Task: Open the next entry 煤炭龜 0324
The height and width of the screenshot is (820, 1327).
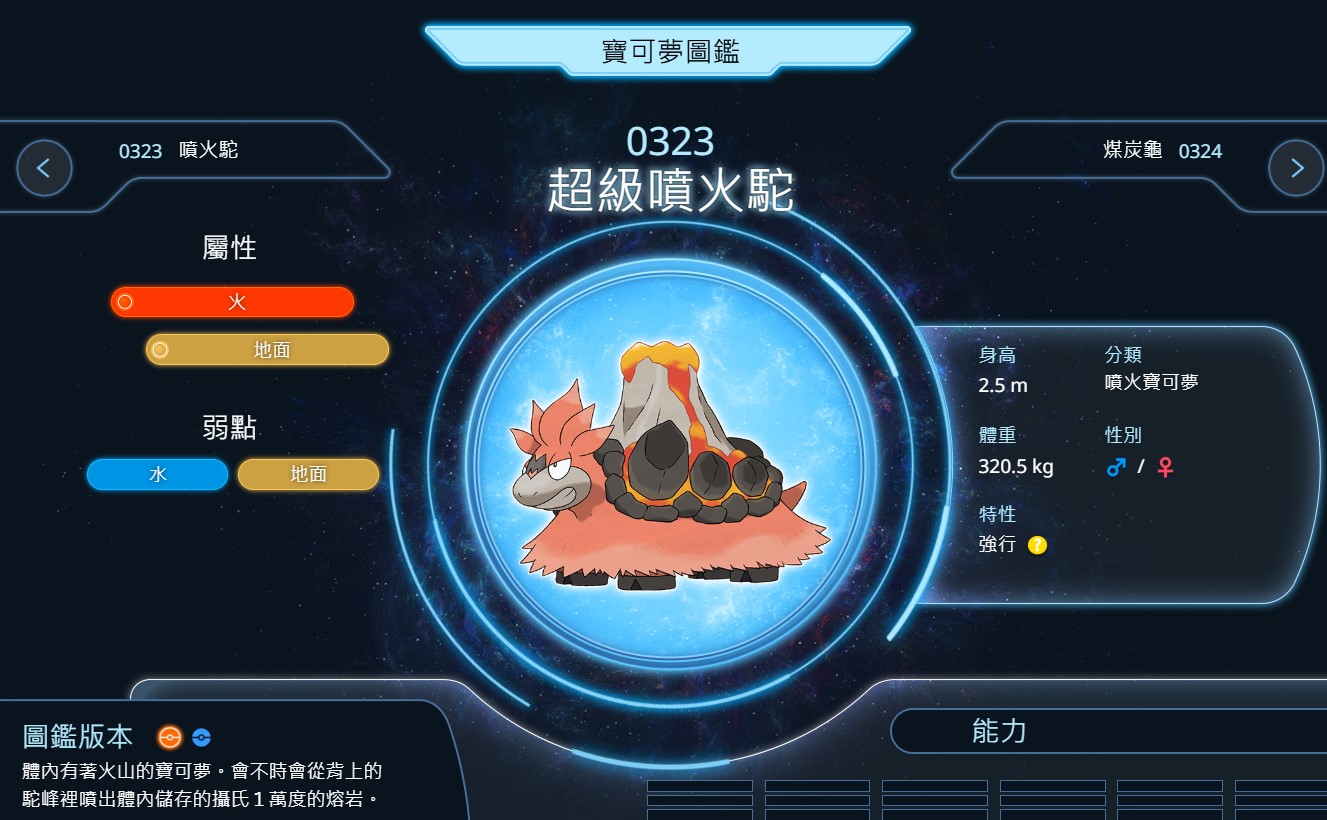Action: 1162,151
